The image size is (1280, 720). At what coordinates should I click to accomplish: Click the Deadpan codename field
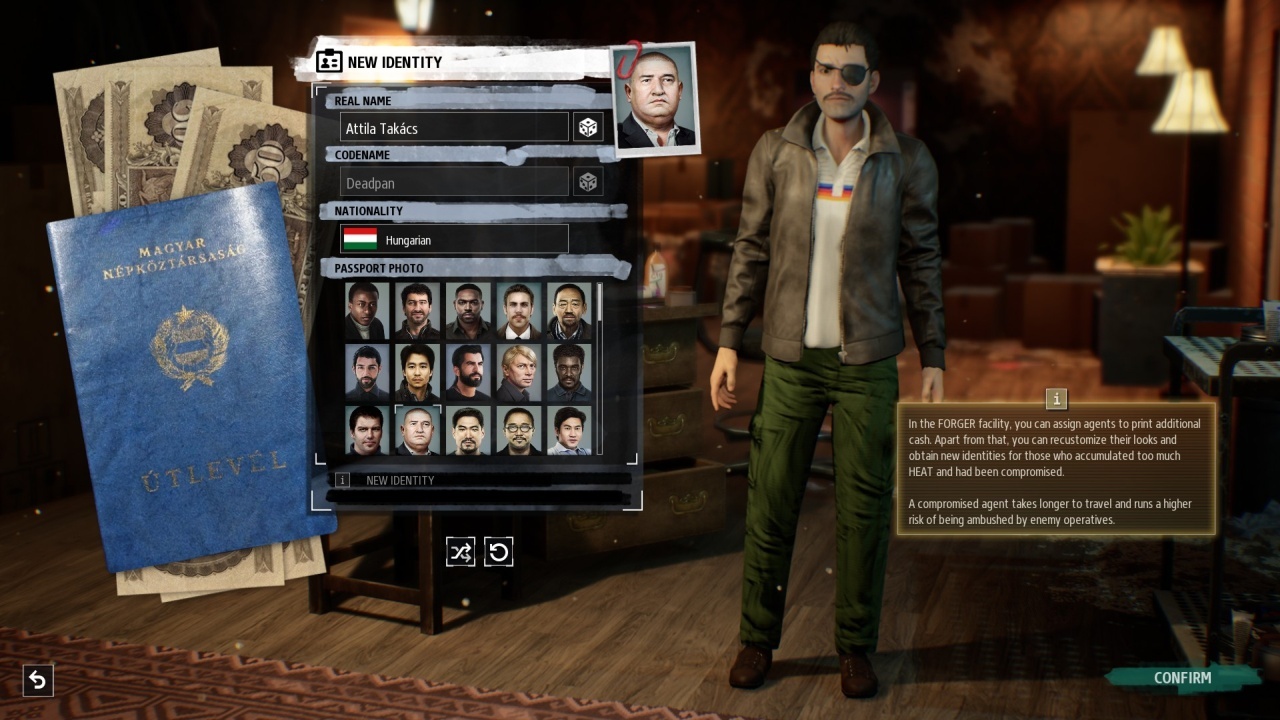[454, 182]
